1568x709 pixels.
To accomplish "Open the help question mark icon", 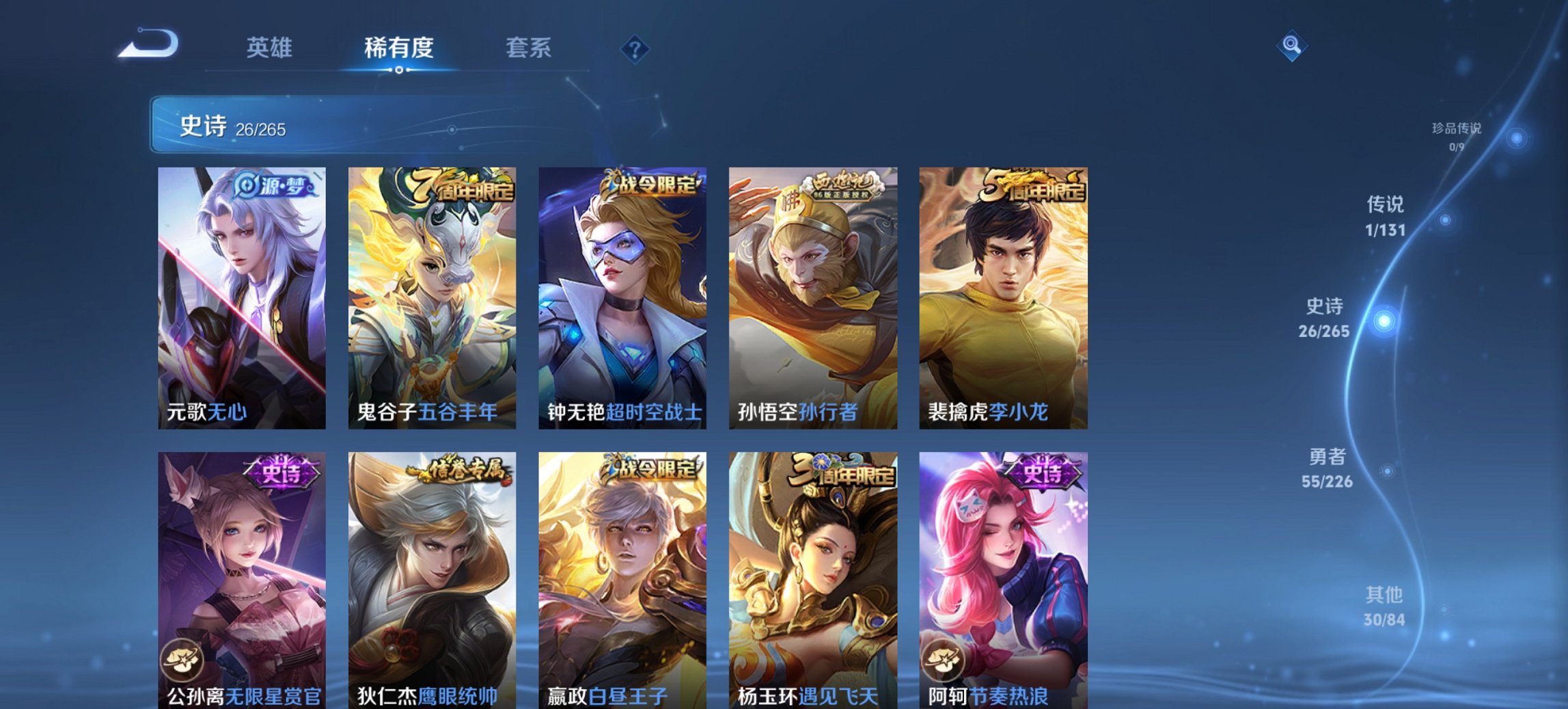I will coord(635,48).
